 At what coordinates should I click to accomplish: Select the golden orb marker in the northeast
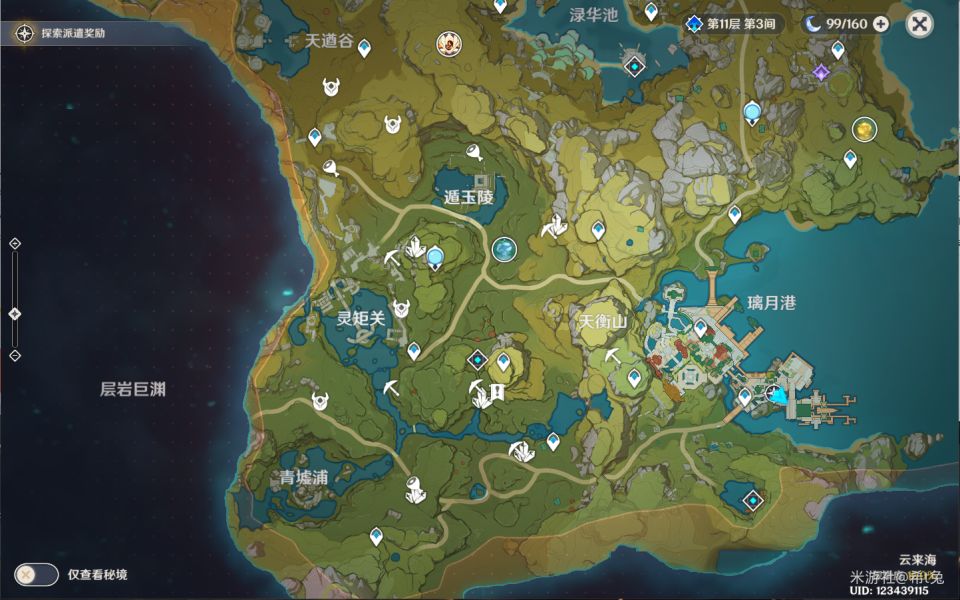click(x=863, y=128)
